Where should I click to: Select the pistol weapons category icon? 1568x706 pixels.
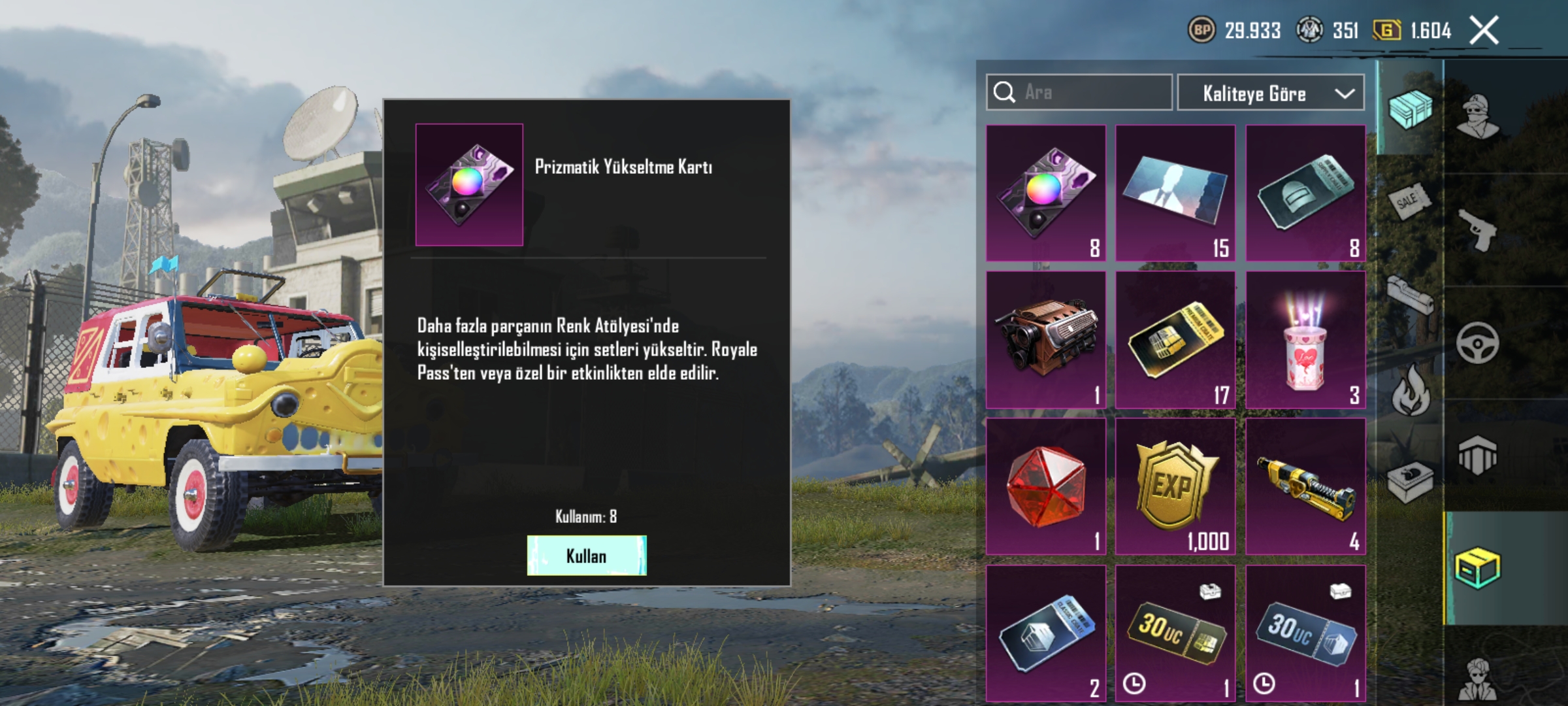coord(1478,231)
